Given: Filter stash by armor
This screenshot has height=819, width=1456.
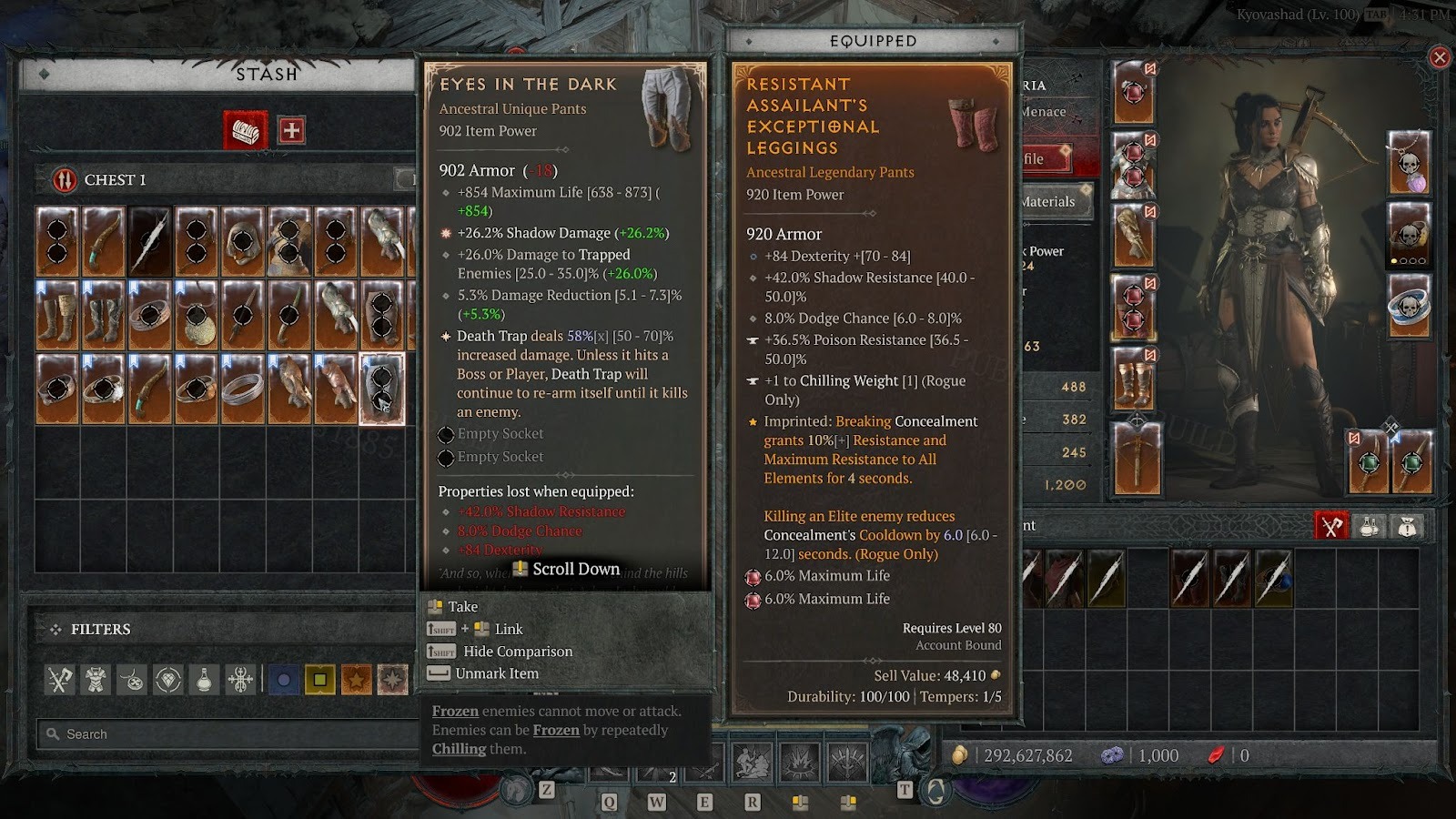Looking at the screenshot, I should pos(96,679).
